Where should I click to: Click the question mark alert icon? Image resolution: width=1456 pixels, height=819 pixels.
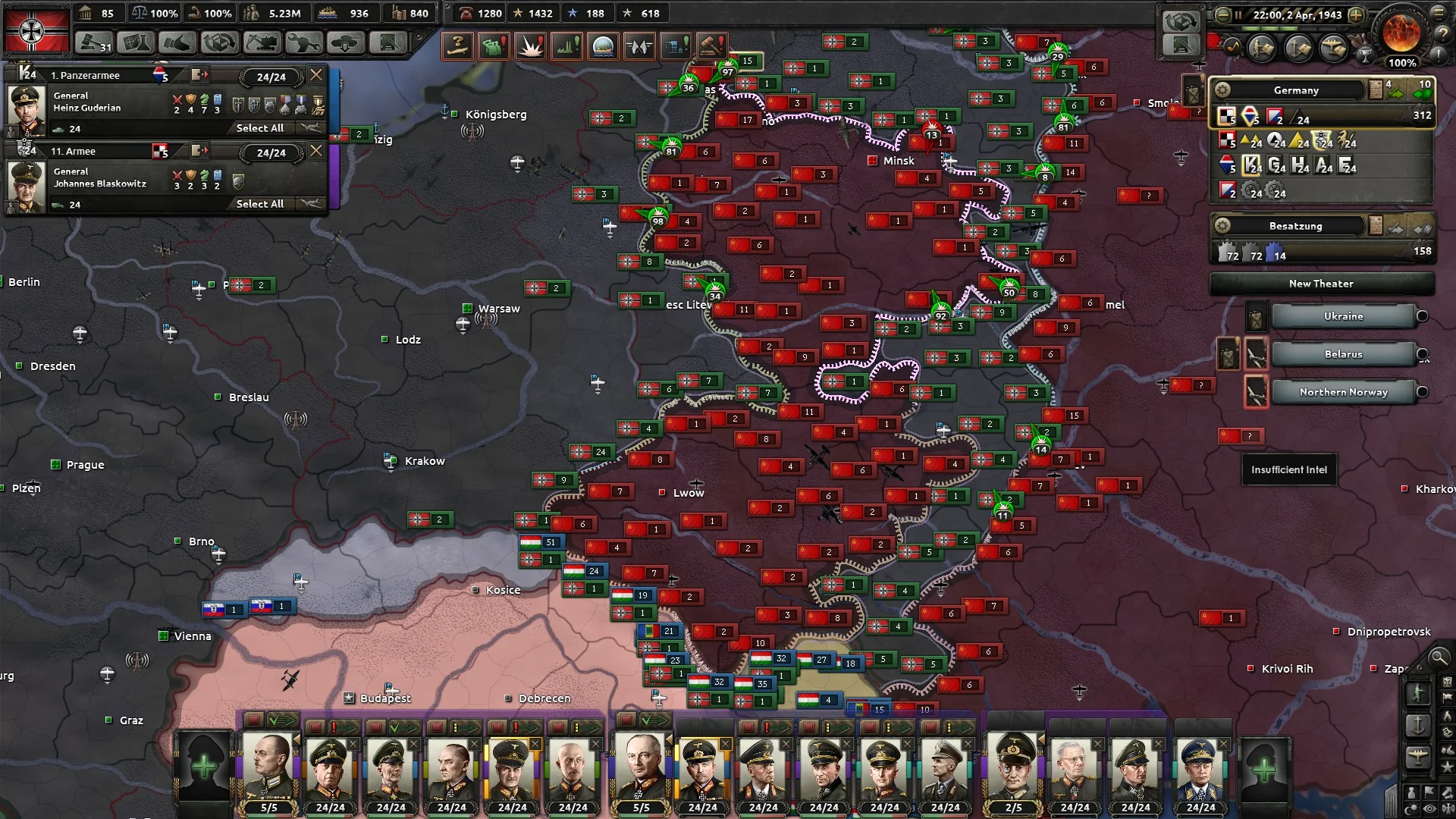[x=457, y=46]
